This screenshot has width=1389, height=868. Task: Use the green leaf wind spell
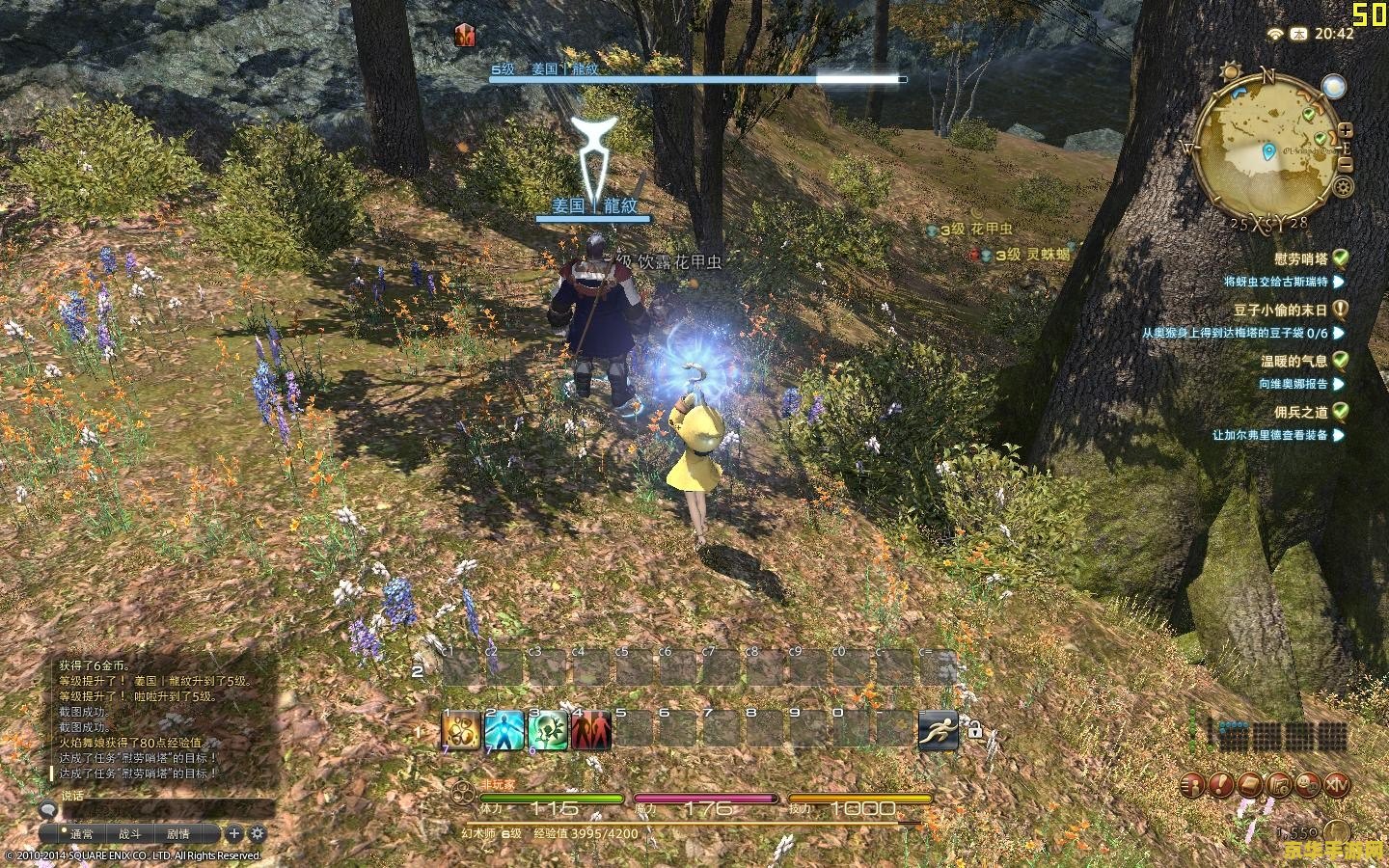point(547,731)
